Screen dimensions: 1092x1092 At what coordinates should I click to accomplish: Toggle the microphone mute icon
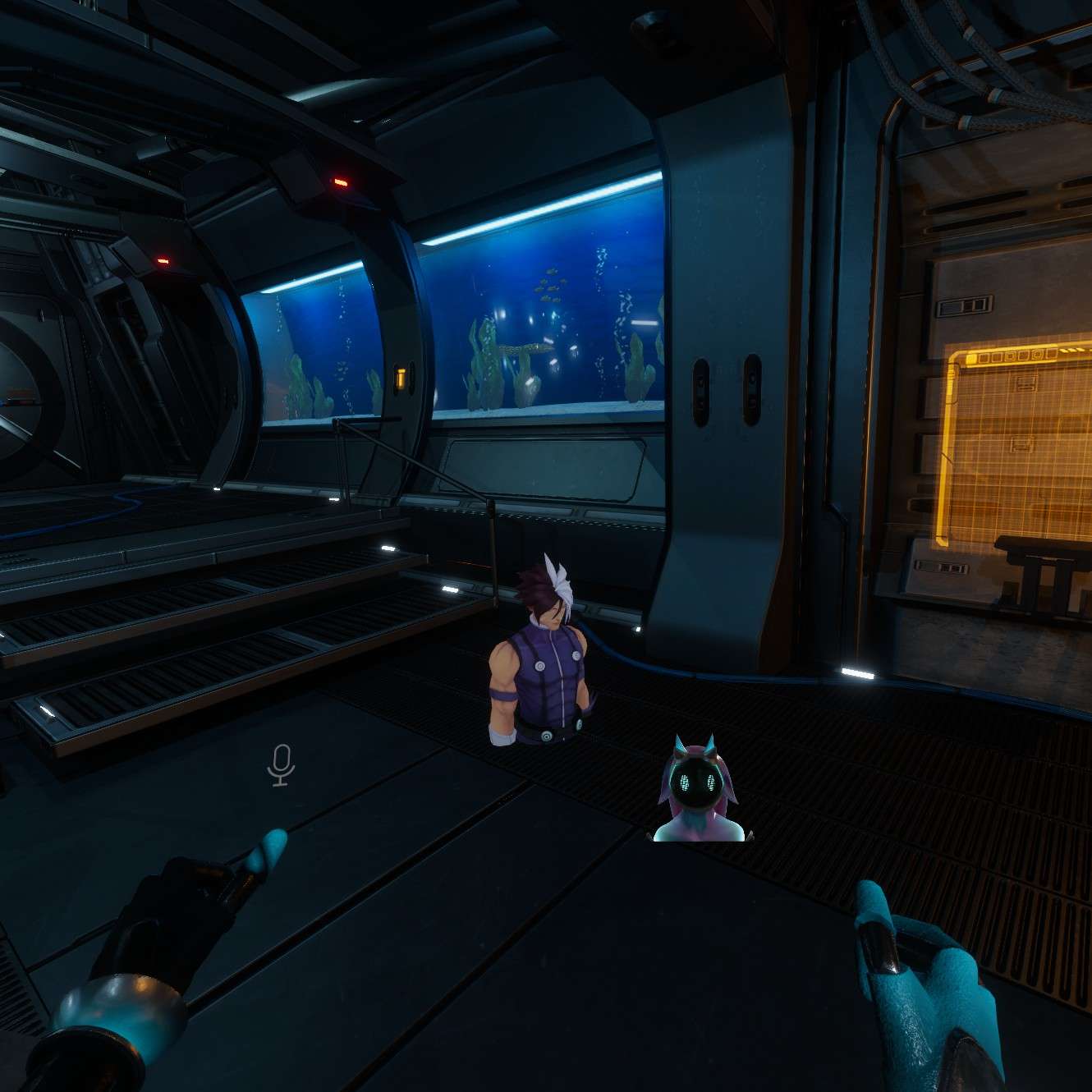point(281,764)
